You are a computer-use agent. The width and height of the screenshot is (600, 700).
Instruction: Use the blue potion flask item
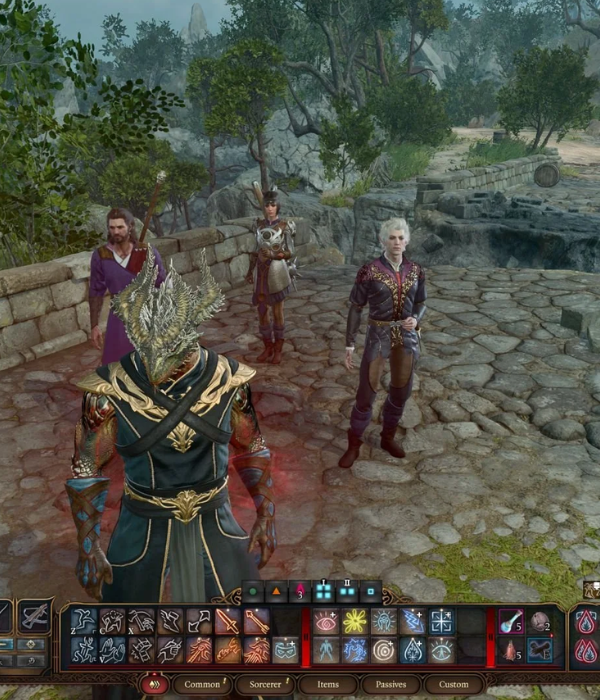[x=512, y=622]
